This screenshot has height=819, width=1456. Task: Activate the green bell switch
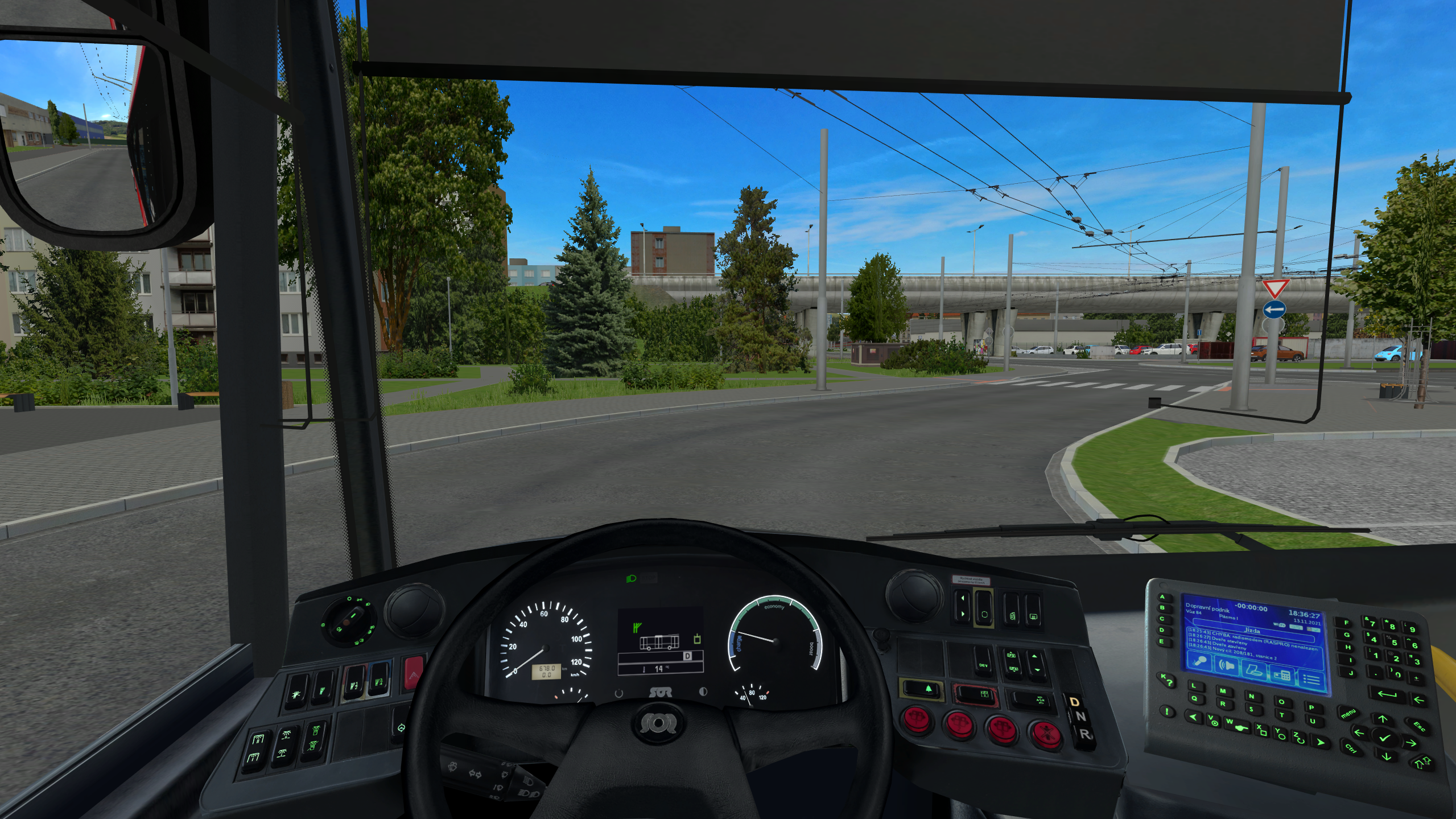921,689
